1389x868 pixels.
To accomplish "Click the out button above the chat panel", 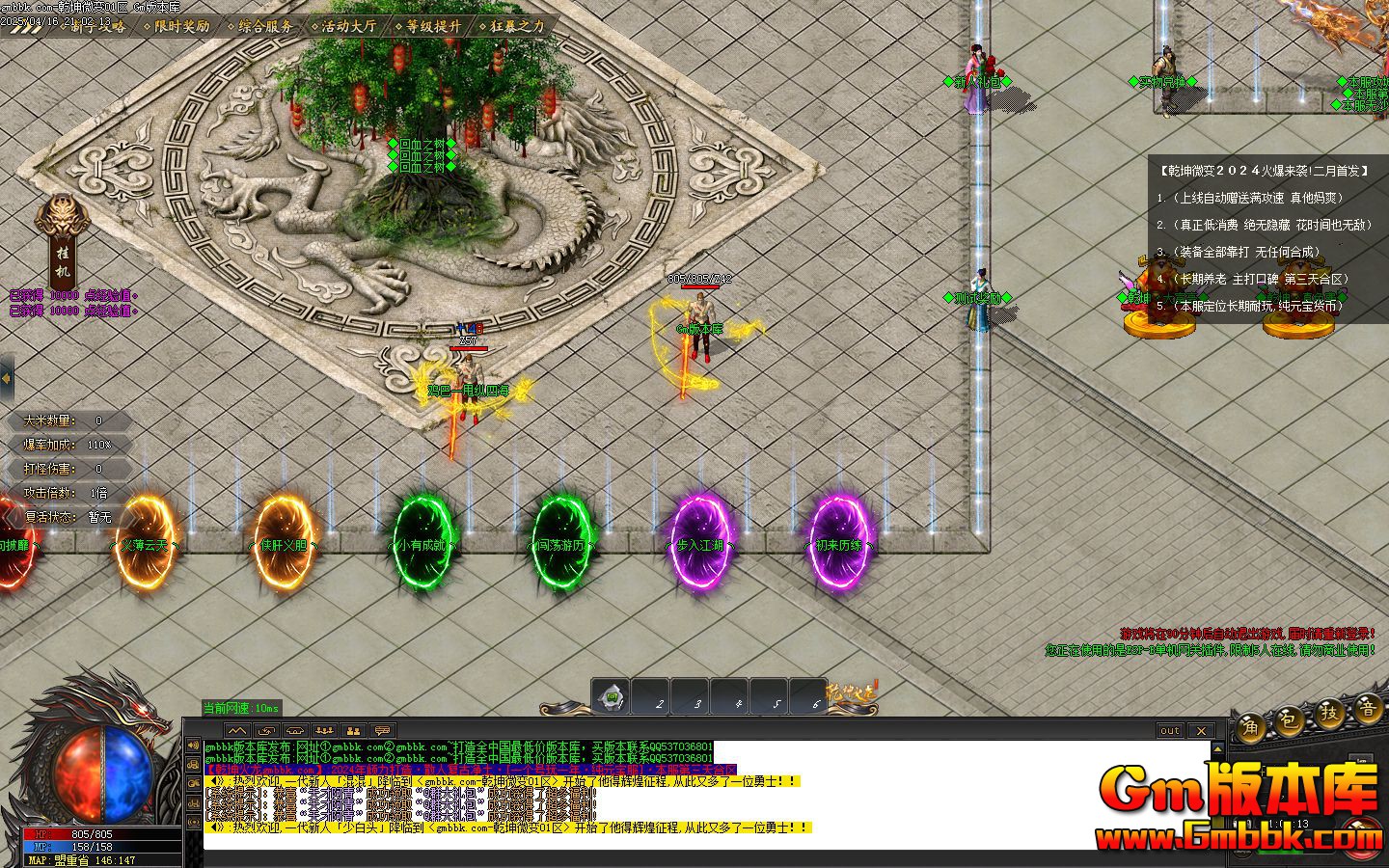I will 1169,730.
